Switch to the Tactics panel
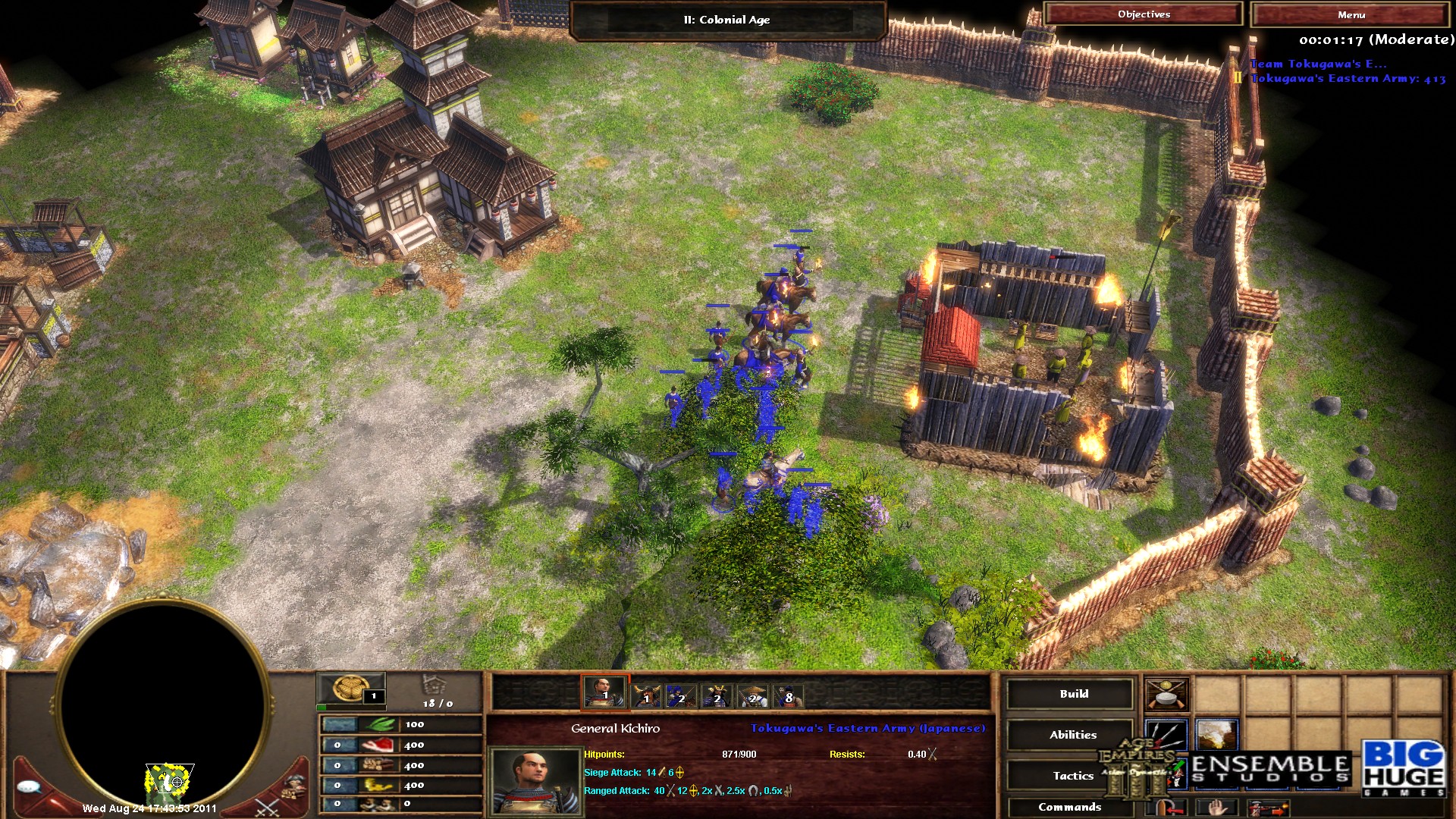 (x=1072, y=775)
